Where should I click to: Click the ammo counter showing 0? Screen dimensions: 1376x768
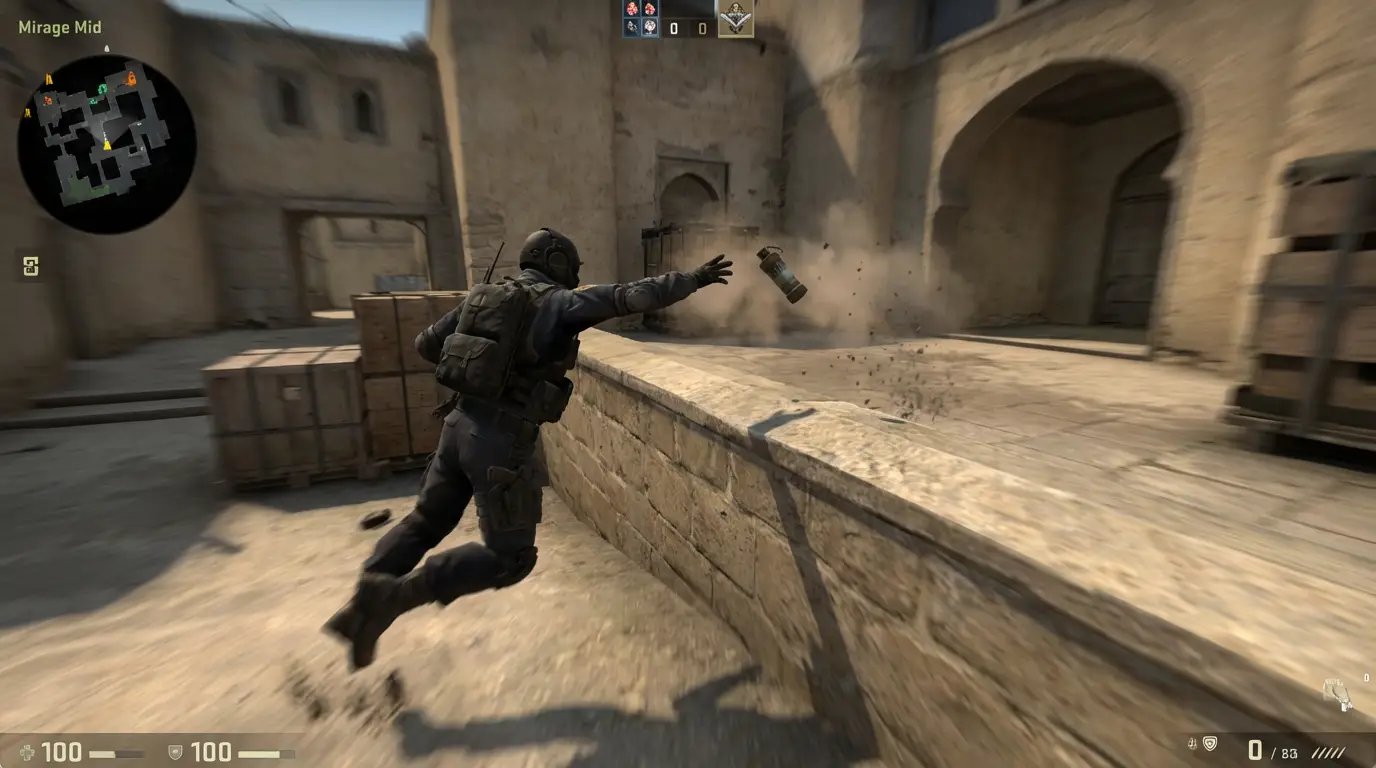tap(1253, 749)
